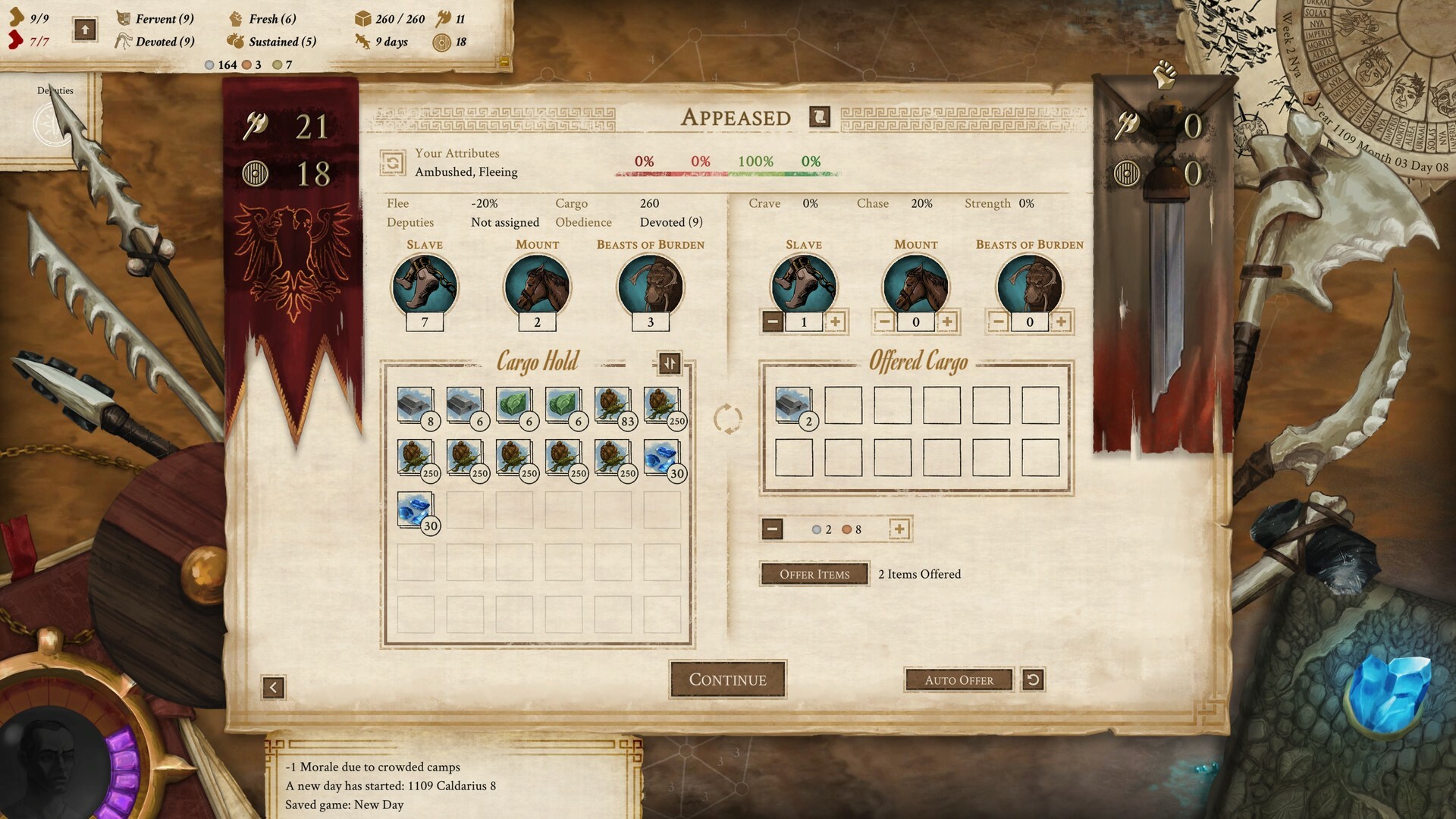Select the Slave icon in your party column
The height and width of the screenshot is (819, 1456).
[425, 286]
